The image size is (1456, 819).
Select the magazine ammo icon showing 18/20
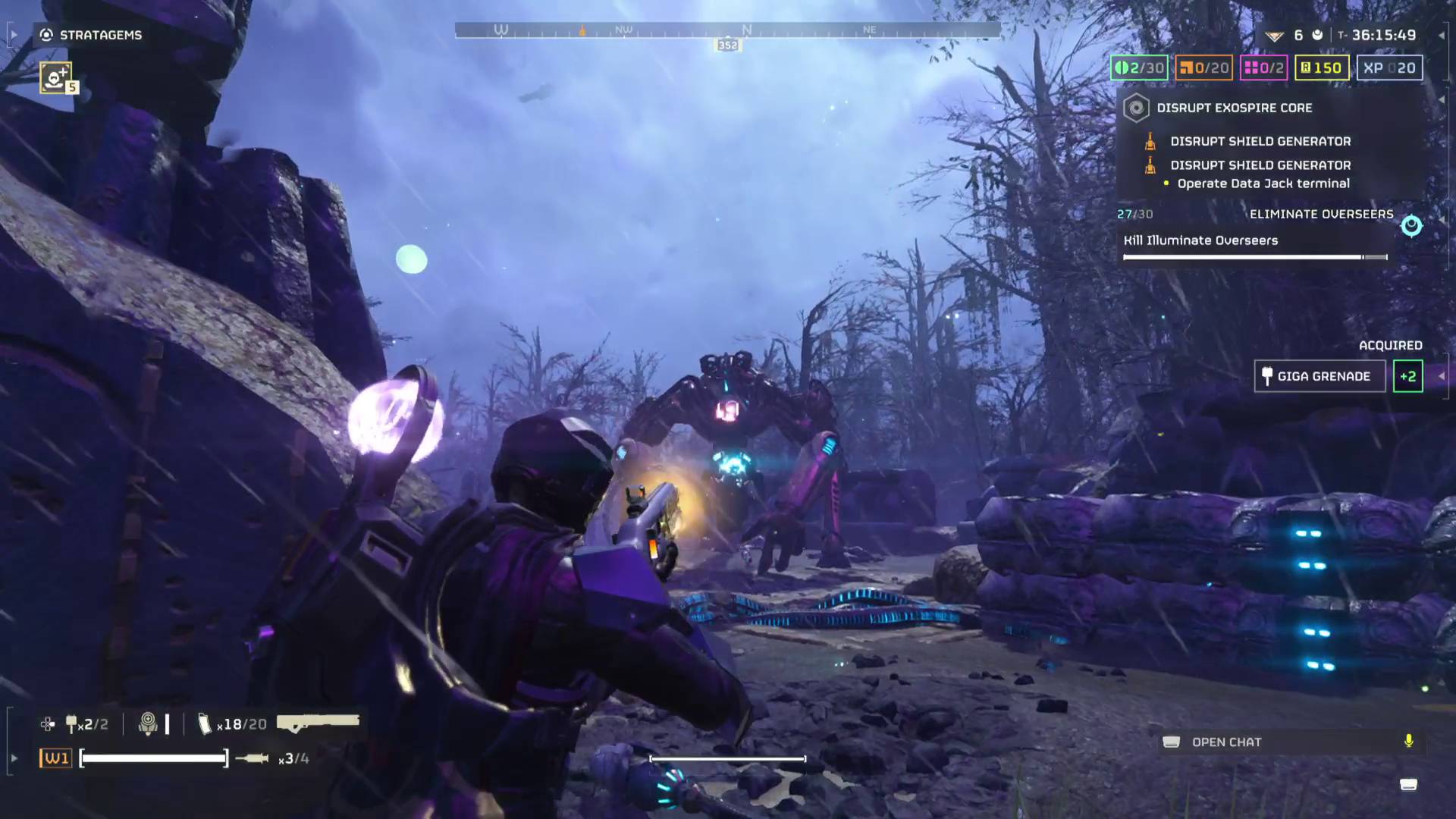(205, 724)
